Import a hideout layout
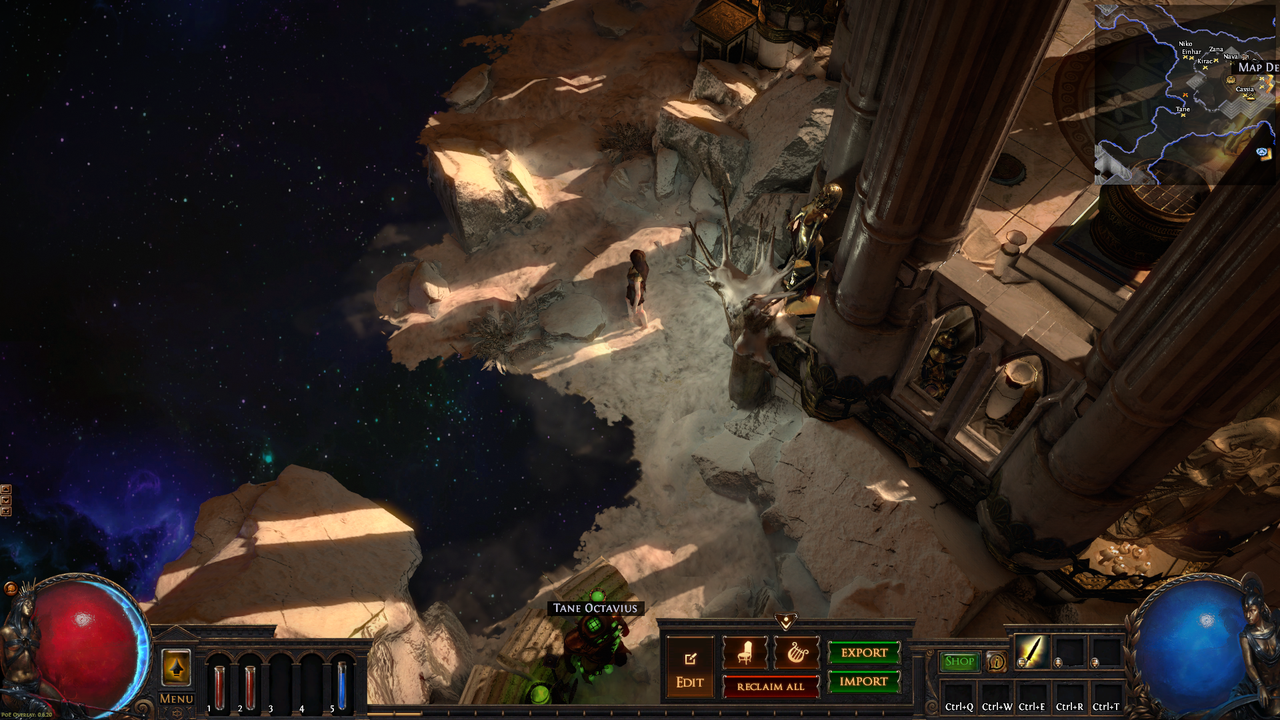The image size is (1280, 720). click(864, 682)
